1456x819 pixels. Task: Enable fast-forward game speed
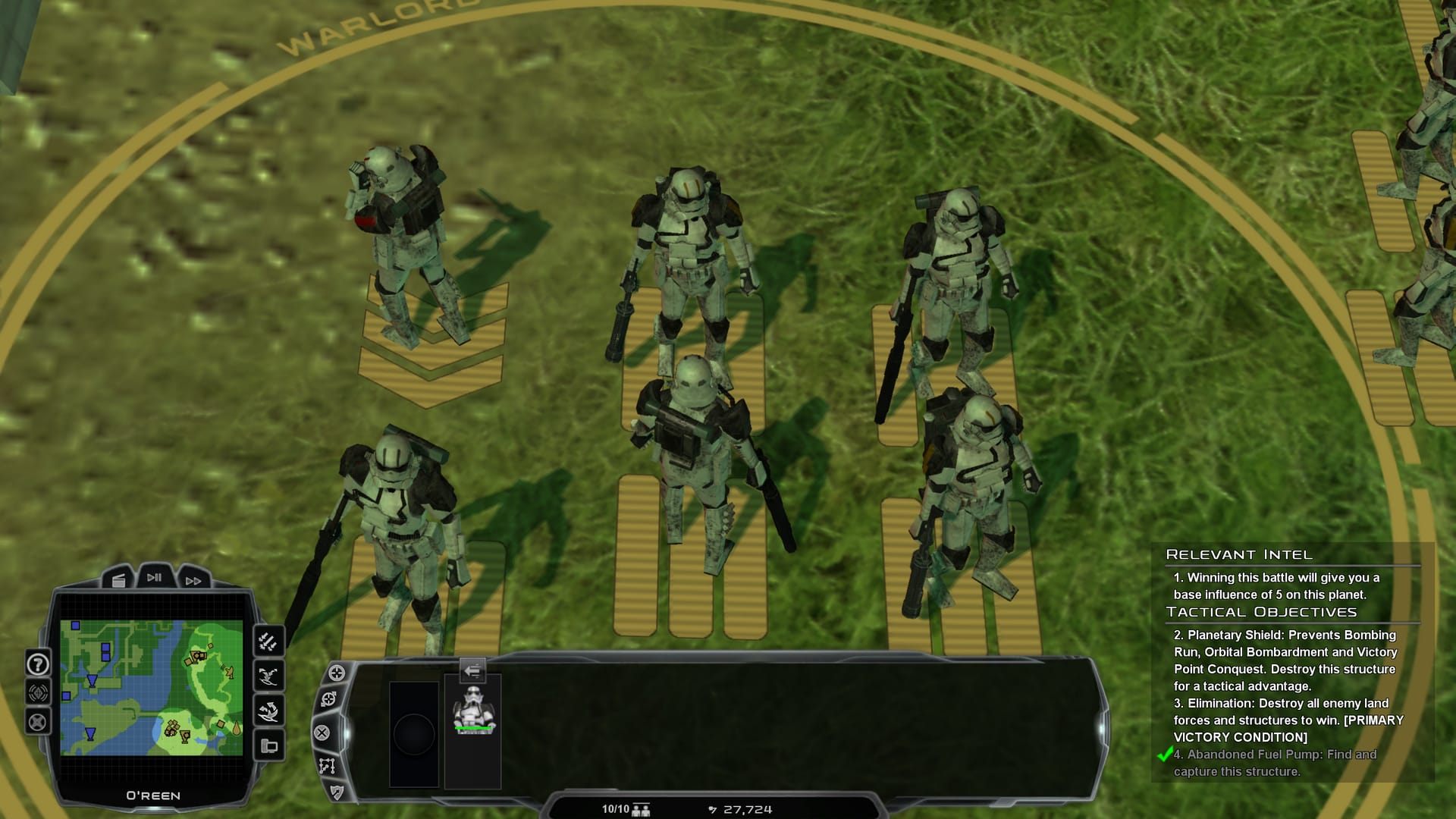point(193,581)
